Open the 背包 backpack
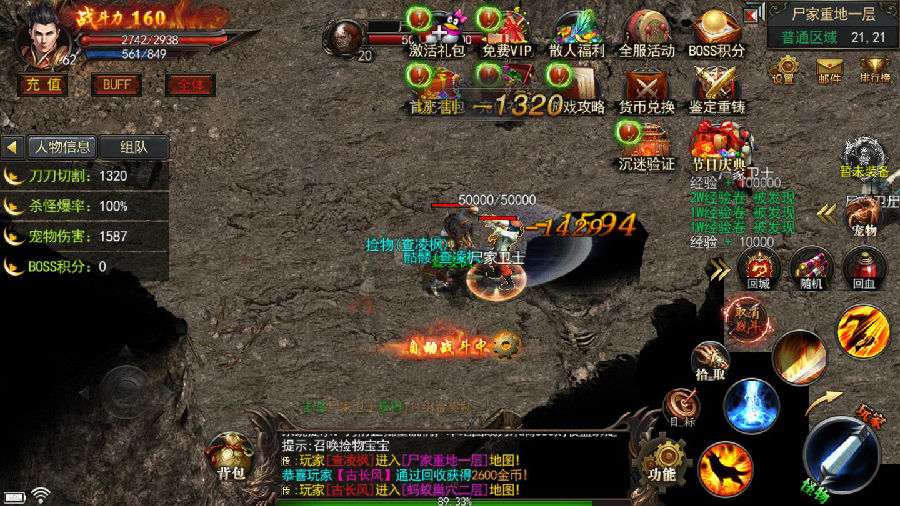 (231, 456)
